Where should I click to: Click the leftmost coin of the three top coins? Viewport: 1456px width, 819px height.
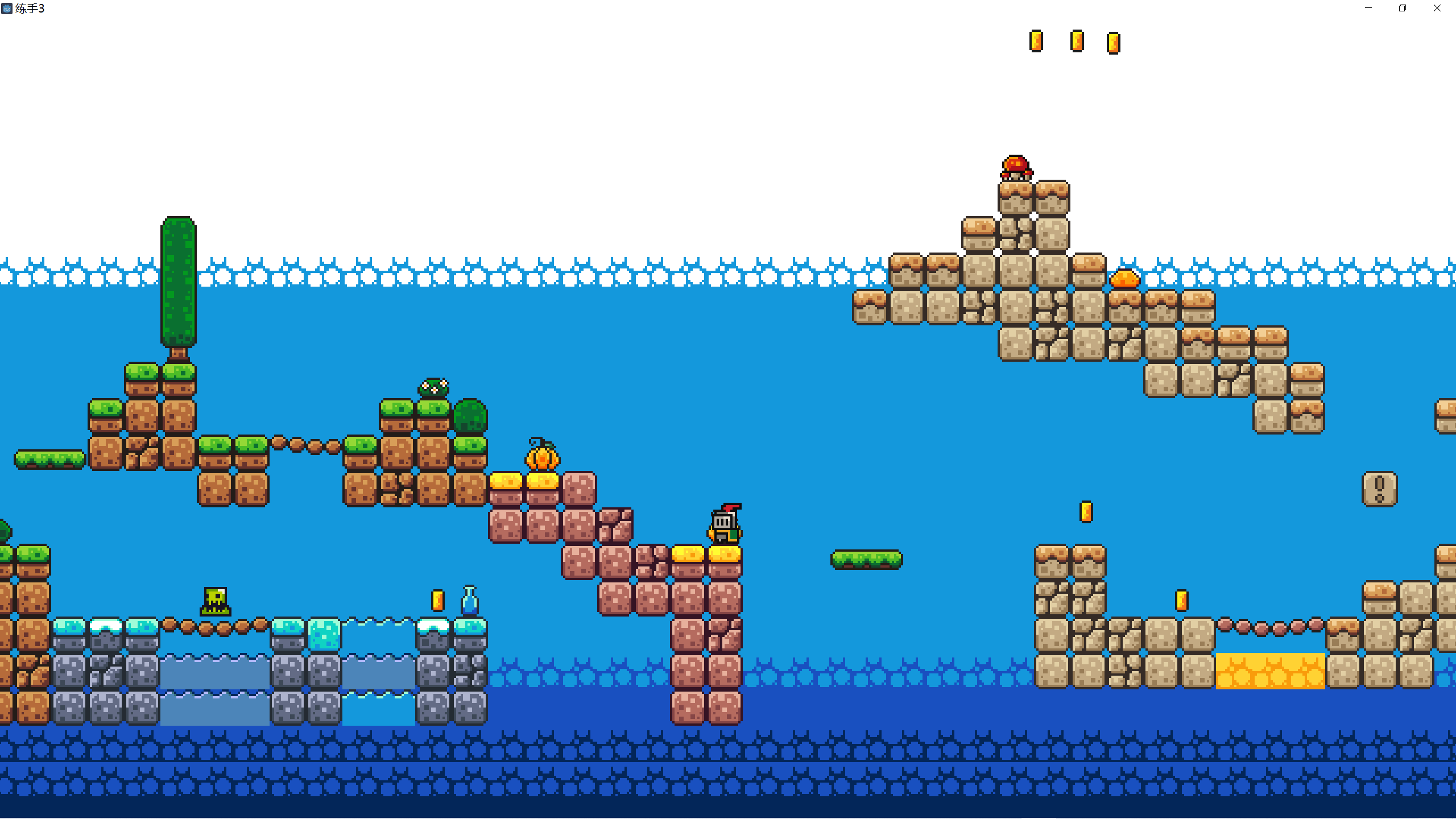coord(1037,41)
